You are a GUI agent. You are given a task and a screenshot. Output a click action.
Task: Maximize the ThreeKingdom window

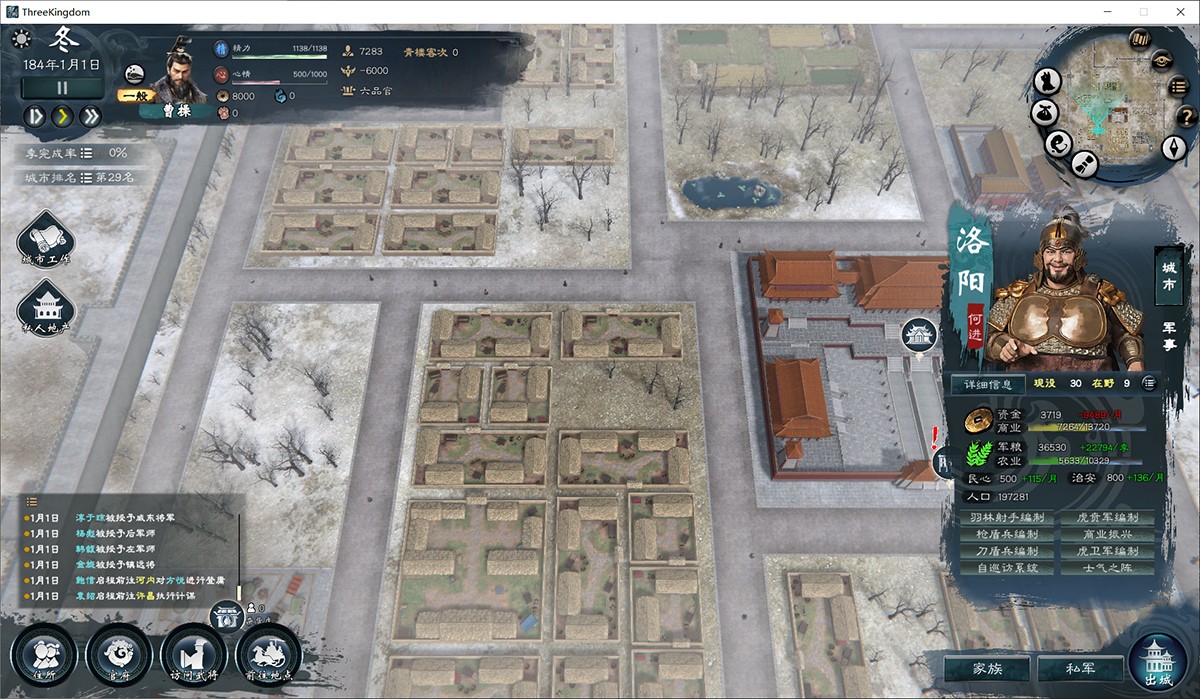(x=1143, y=11)
